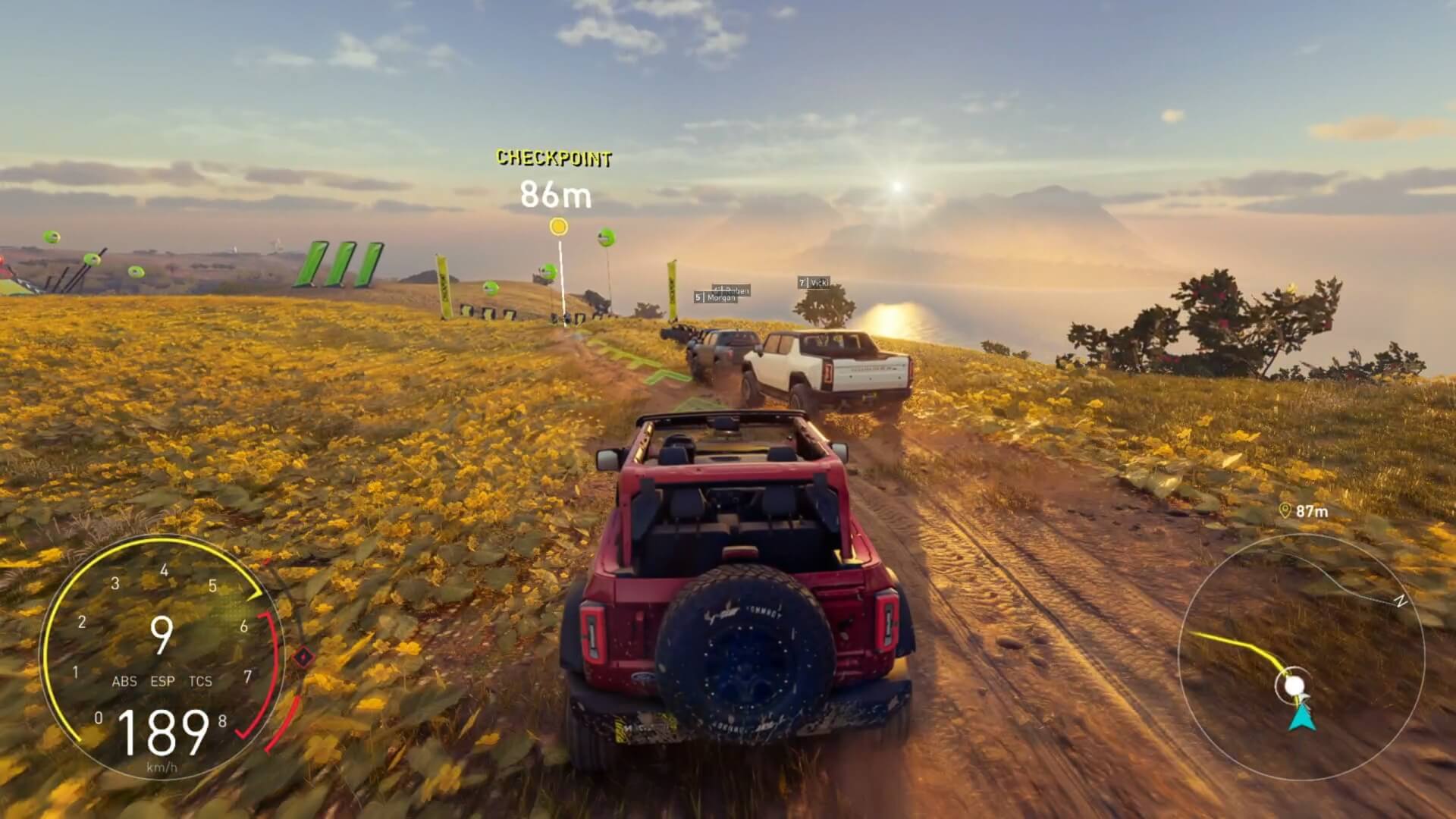
Task: Select the waypoint pin beside 87m distance
Action: tap(1285, 510)
